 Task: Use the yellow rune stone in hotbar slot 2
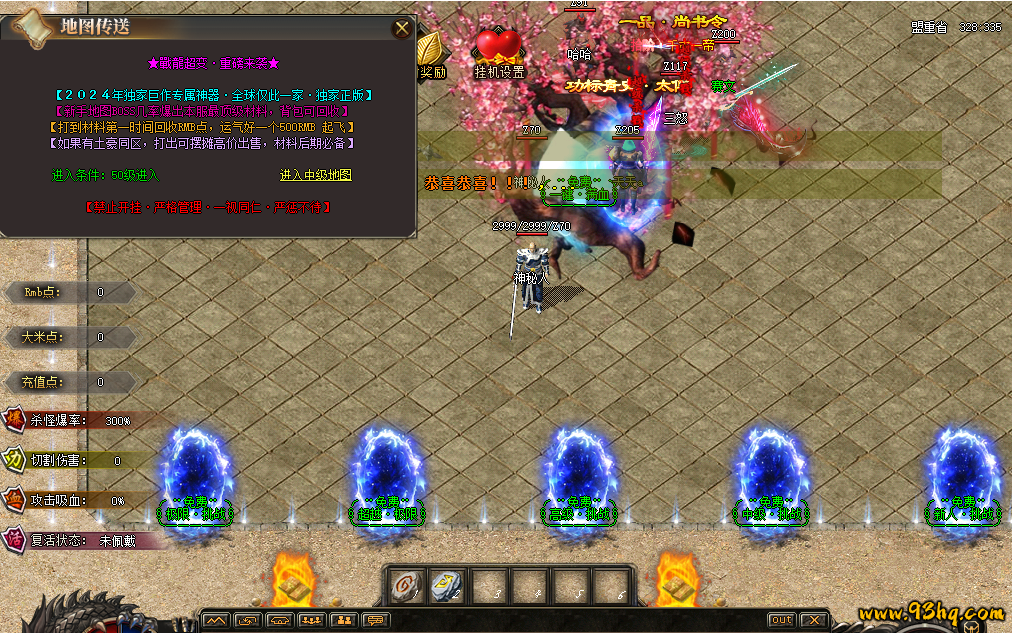click(x=448, y=586)
